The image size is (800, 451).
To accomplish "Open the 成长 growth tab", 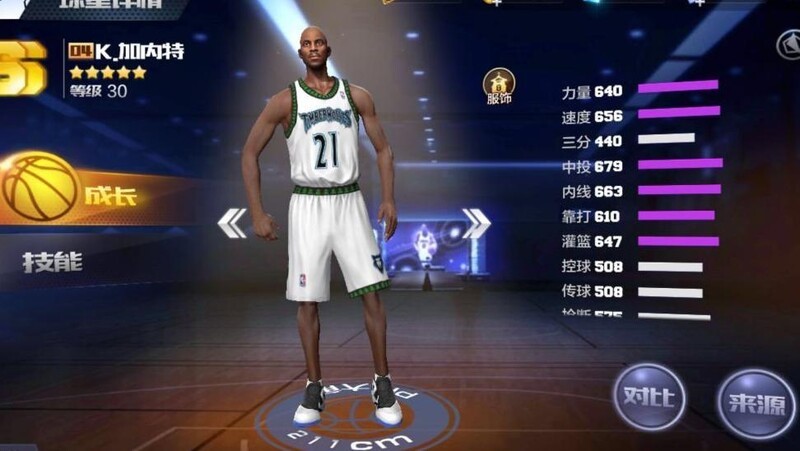I will click(90, 190).
